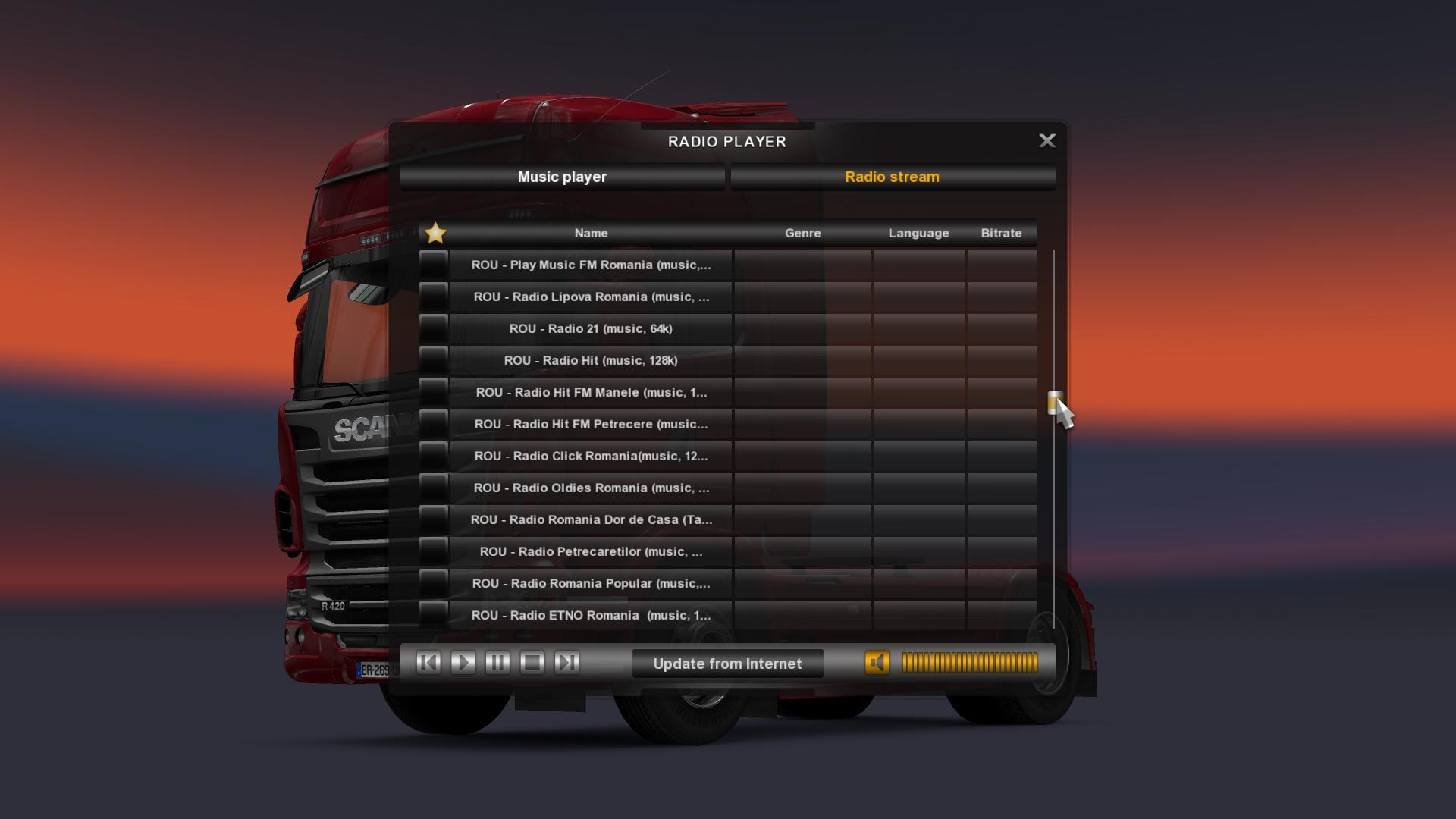This screenshot has height=819, width=1456.
Task: Start playback with the play button
Action: click(463, 663)
